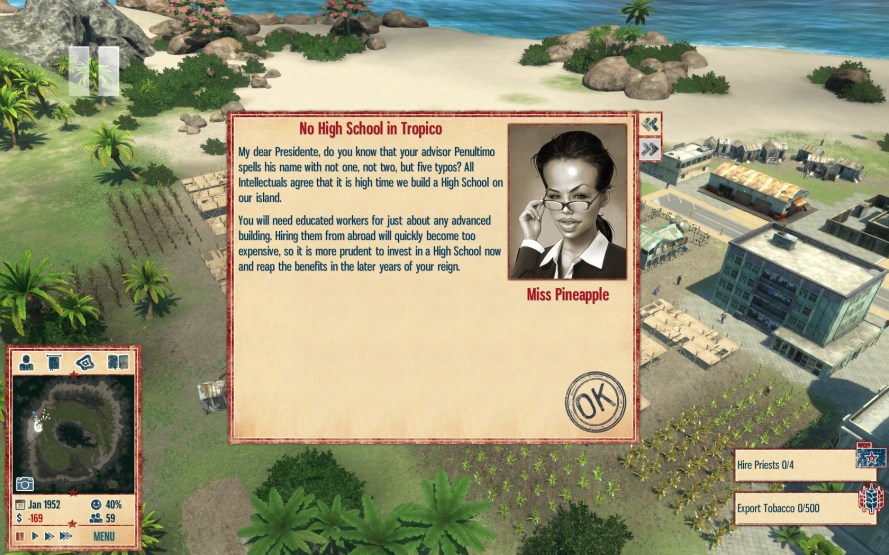Click the island minimap

pos(73,430)
